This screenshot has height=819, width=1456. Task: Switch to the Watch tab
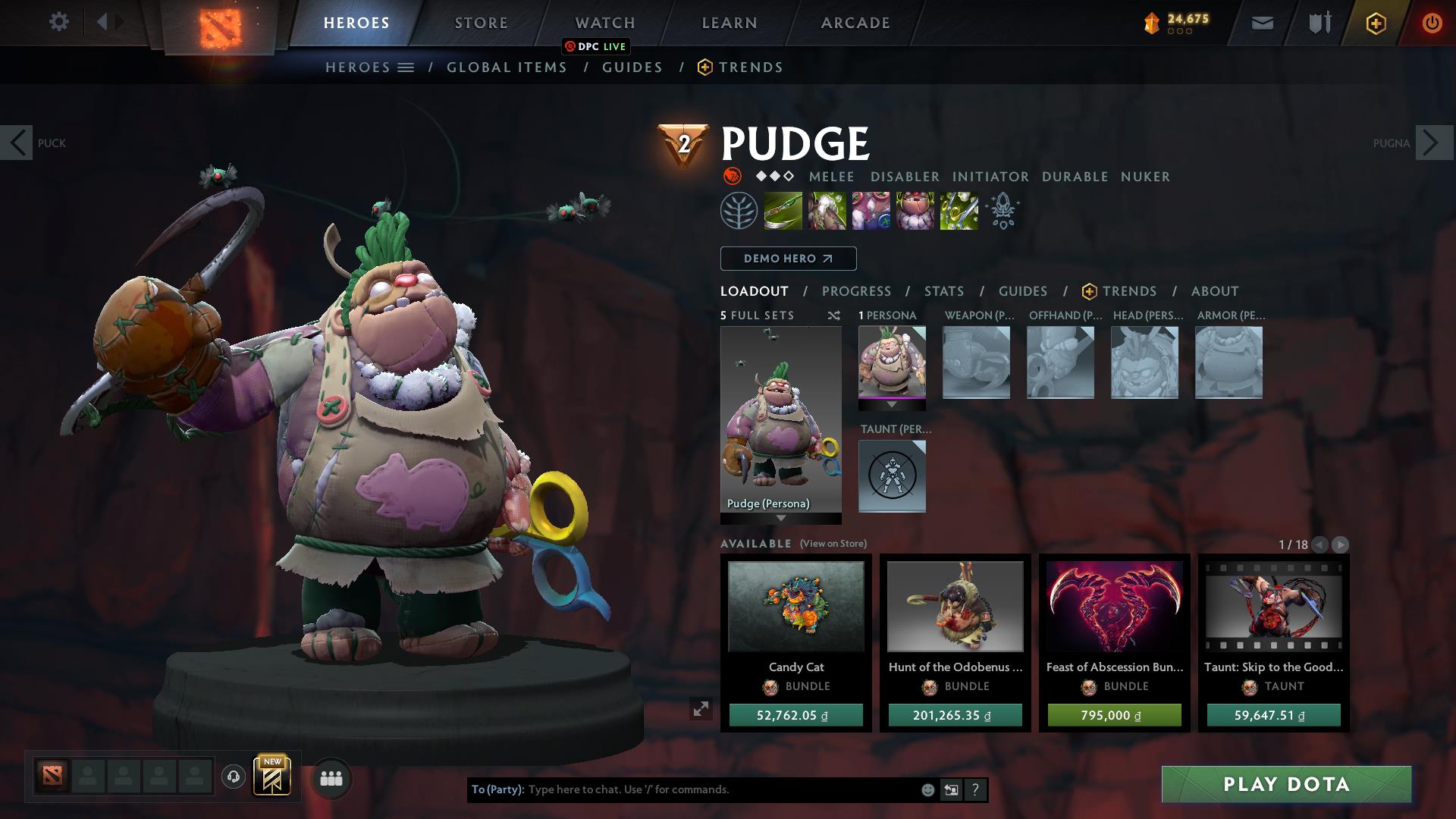pyautogui.click(x=604, y=23)
